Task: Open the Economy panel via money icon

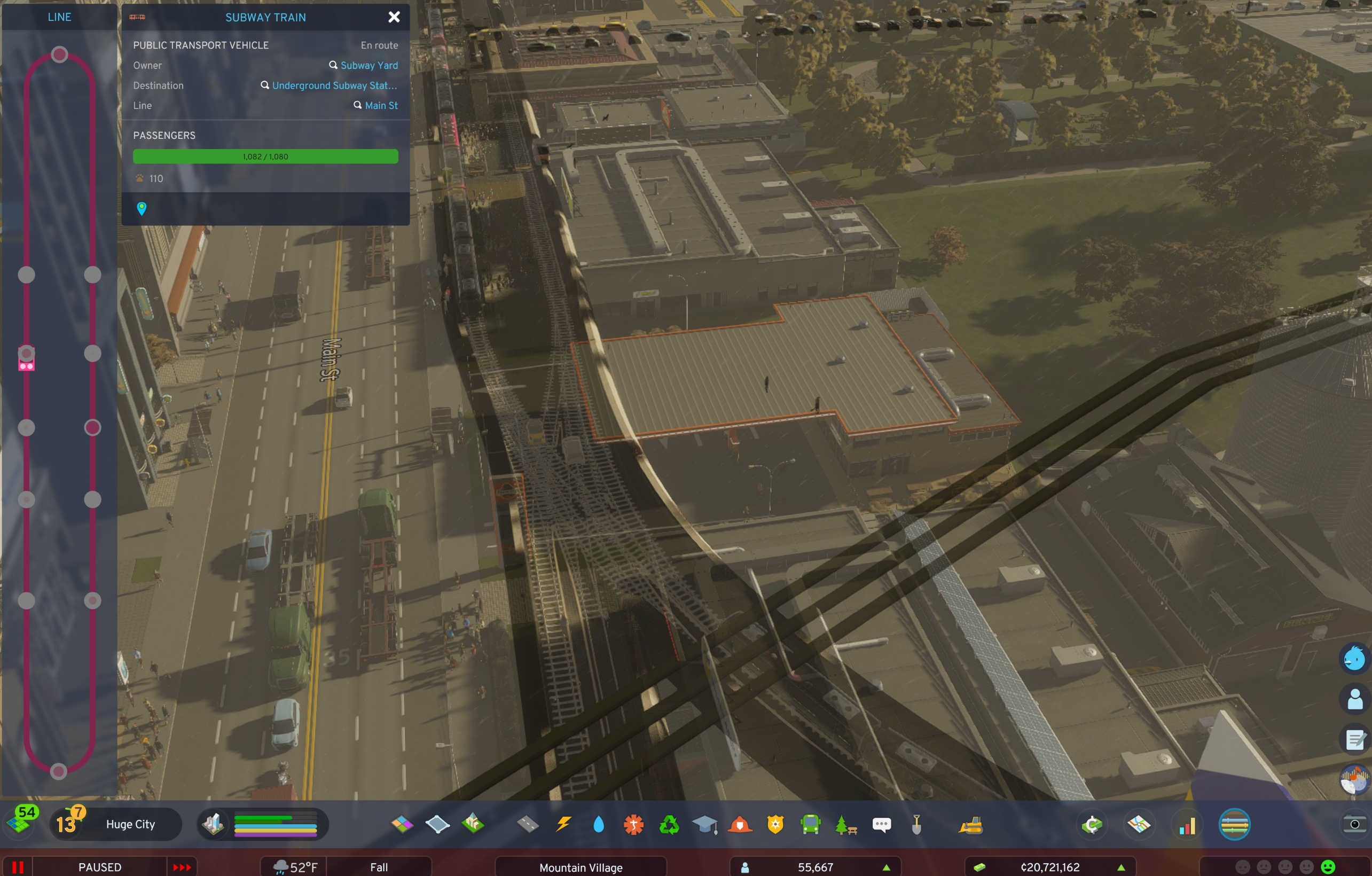Action: coord(1092,824)
